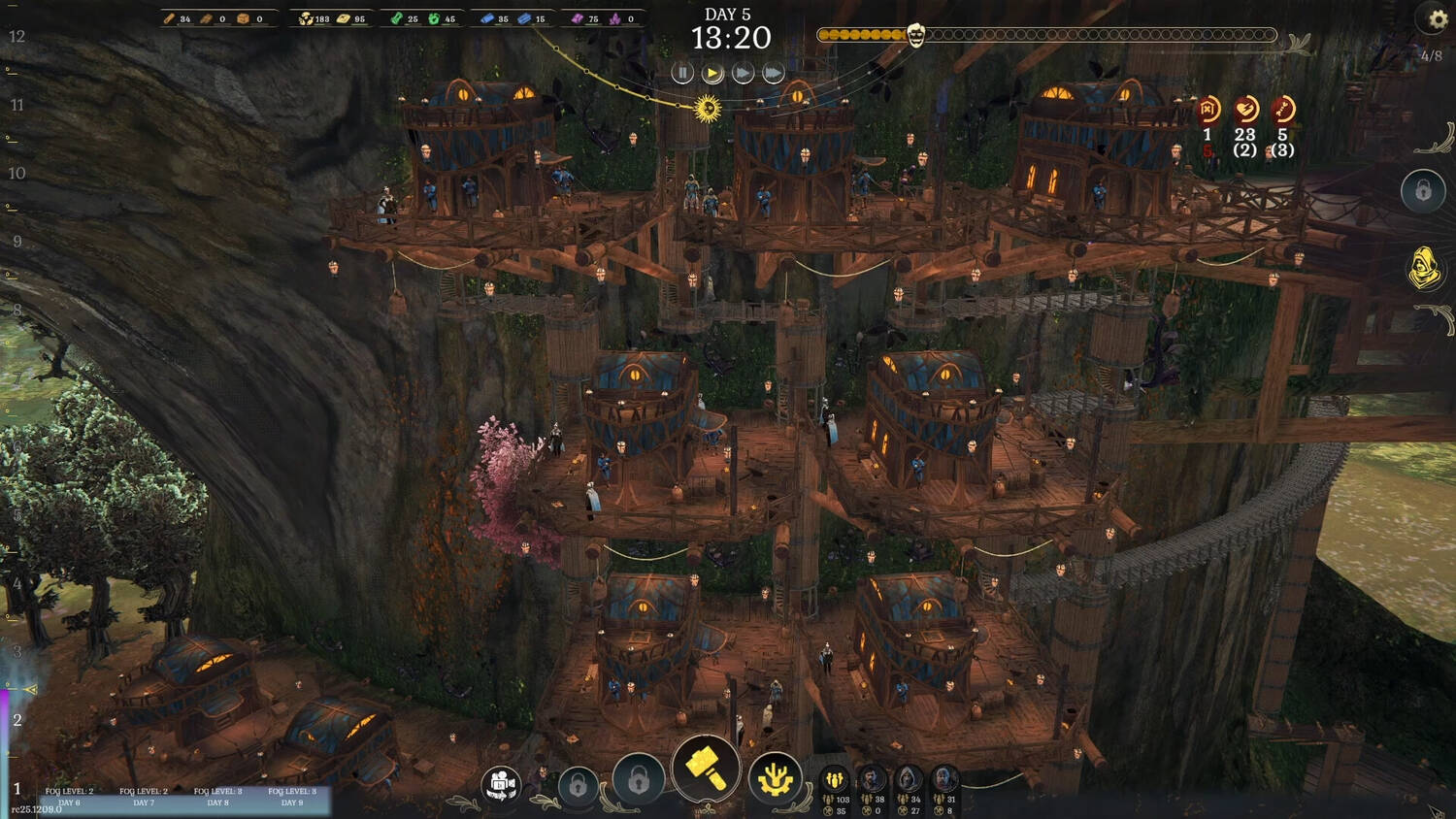Click the red heart-hand alert icon
The height and width of the screenshot is (819, 1456).
1245,109
